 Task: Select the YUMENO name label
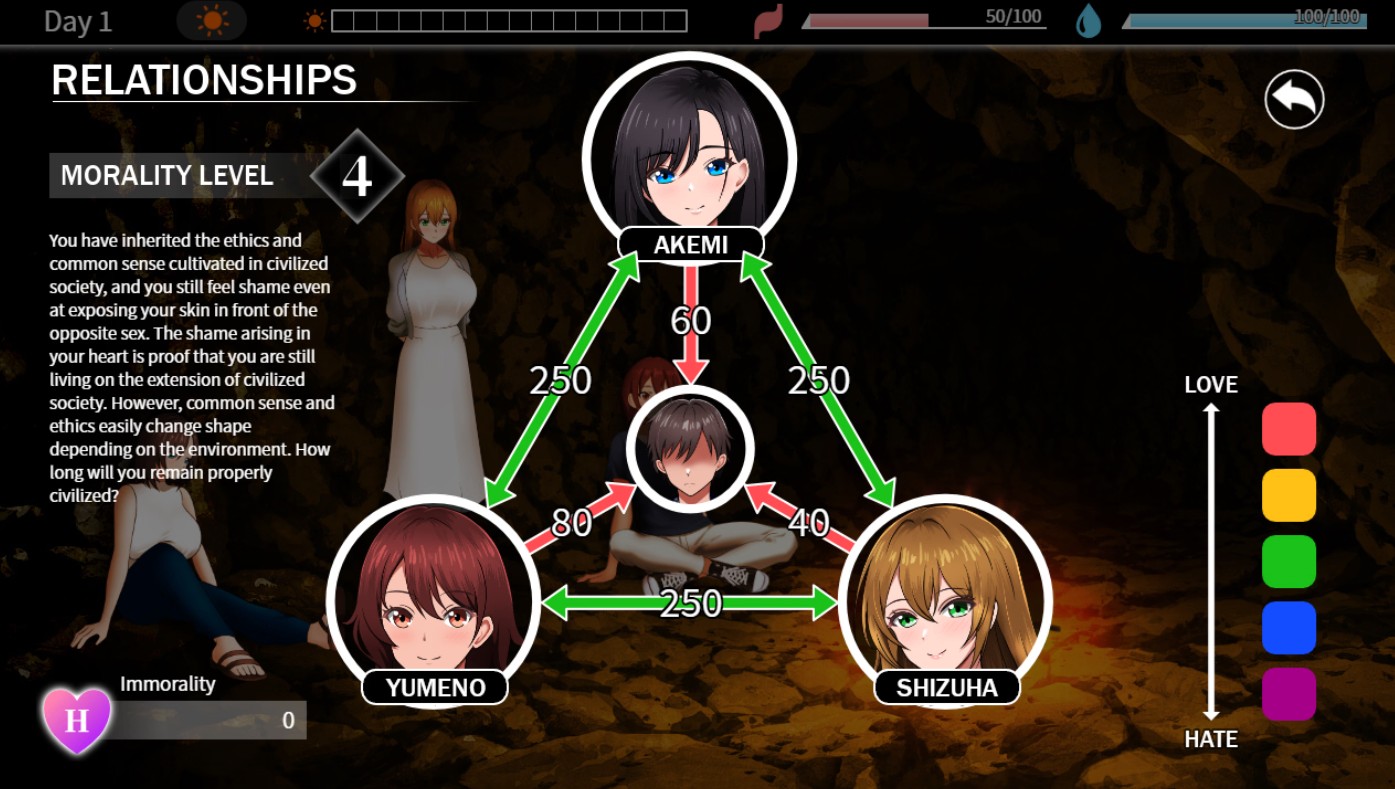click(x=435, y=687)
